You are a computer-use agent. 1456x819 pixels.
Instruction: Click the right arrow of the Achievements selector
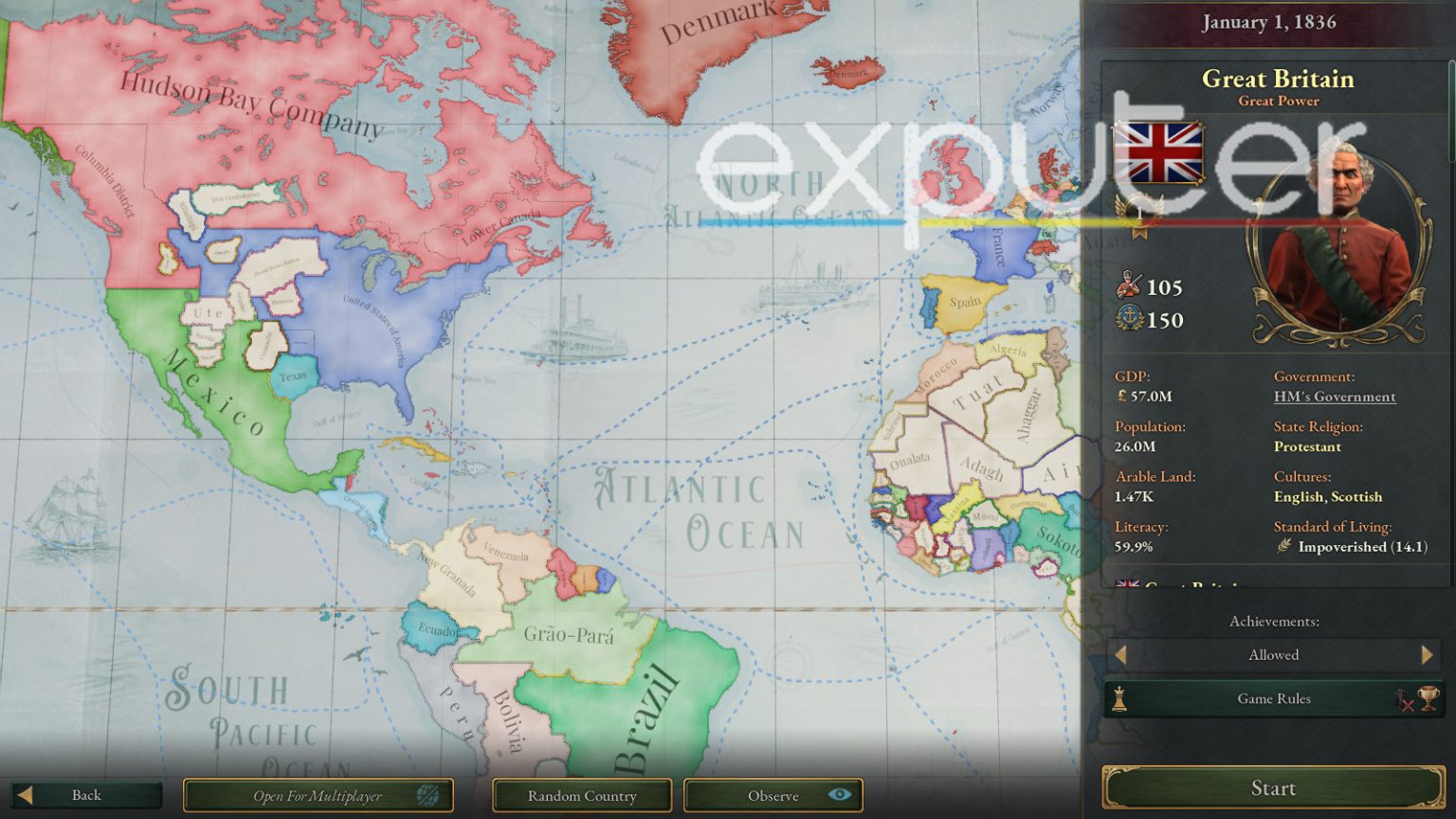click(x=1428, y=654)
